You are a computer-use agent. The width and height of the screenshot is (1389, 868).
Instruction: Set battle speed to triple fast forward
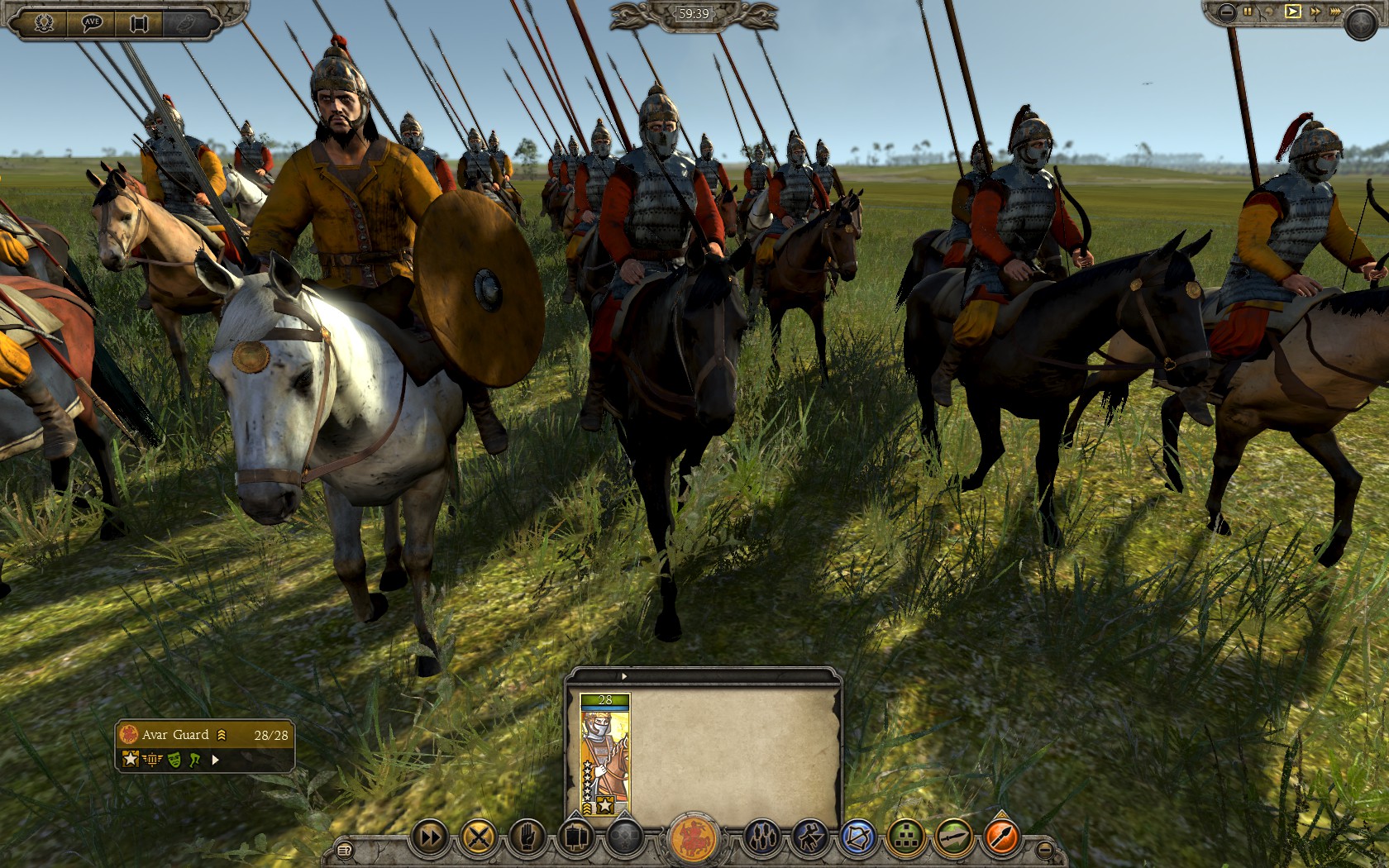(x=1334, y=12)
